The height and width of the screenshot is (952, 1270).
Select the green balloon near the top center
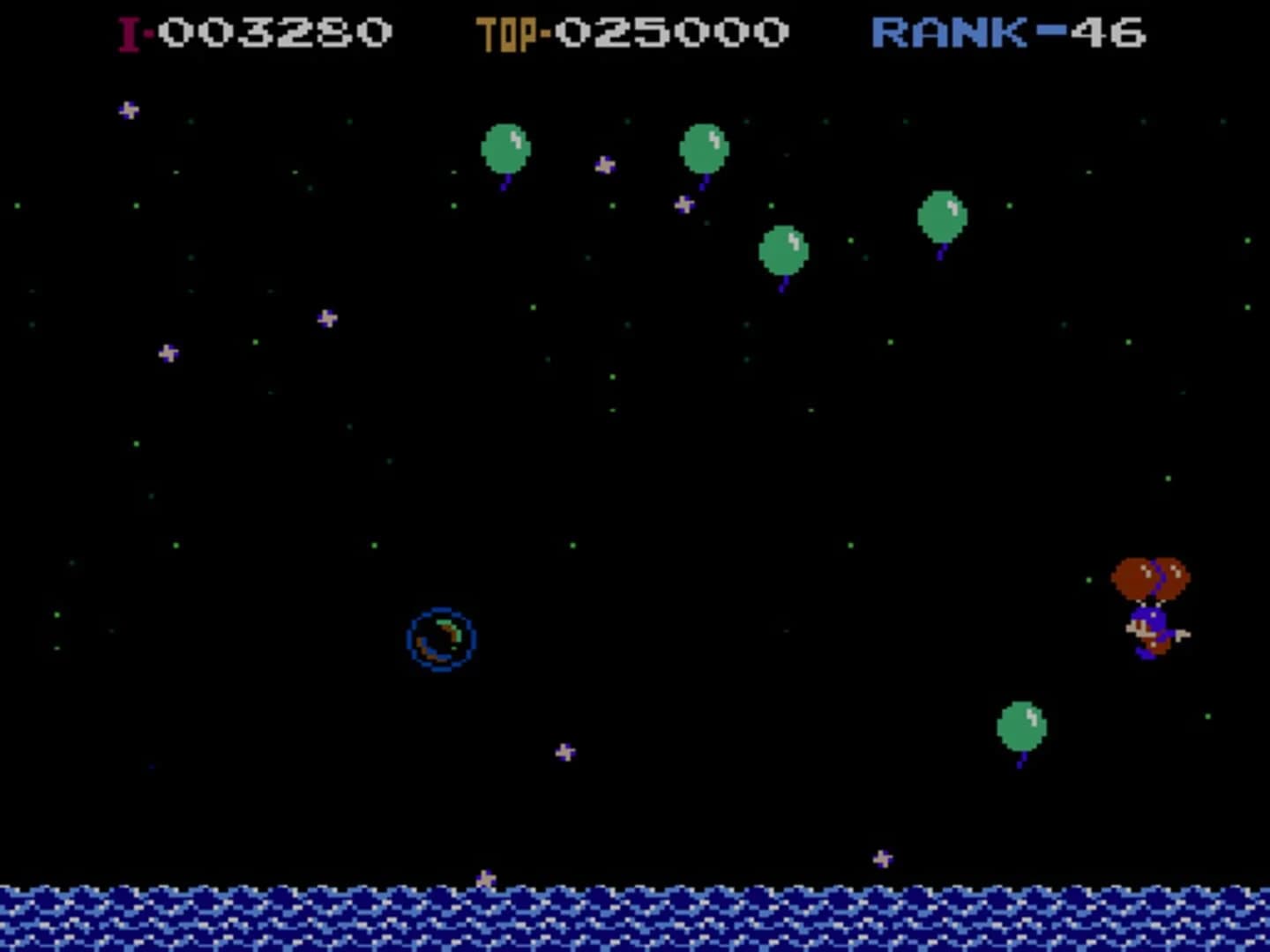click(x=704, y=148)
